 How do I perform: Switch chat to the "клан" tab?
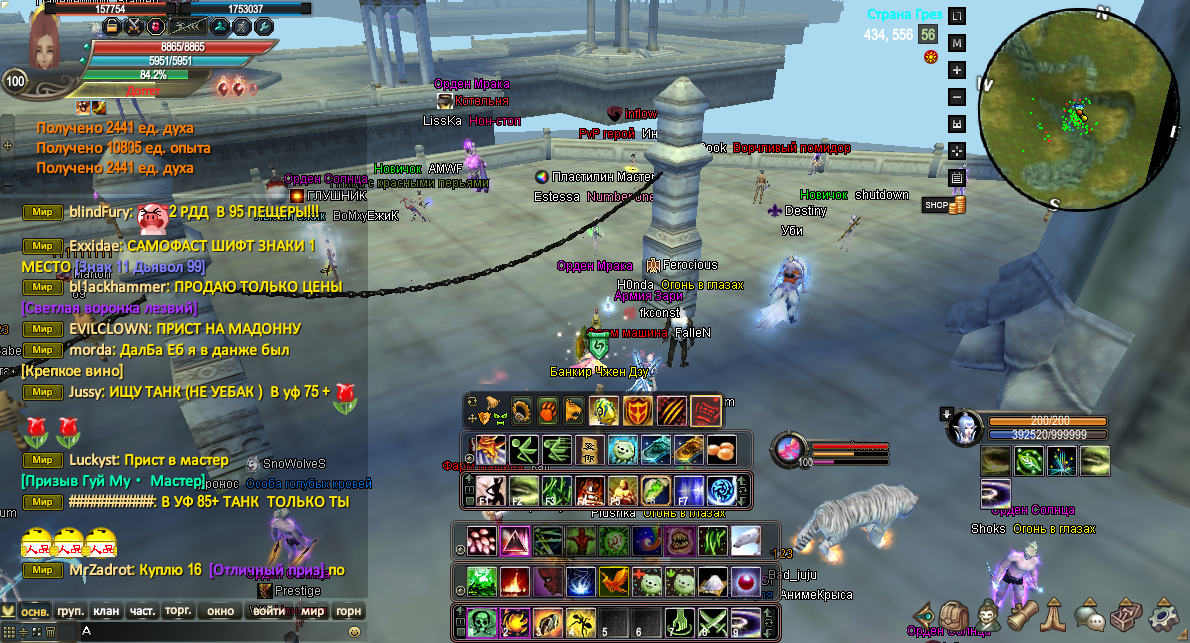[x=106, y=611]
